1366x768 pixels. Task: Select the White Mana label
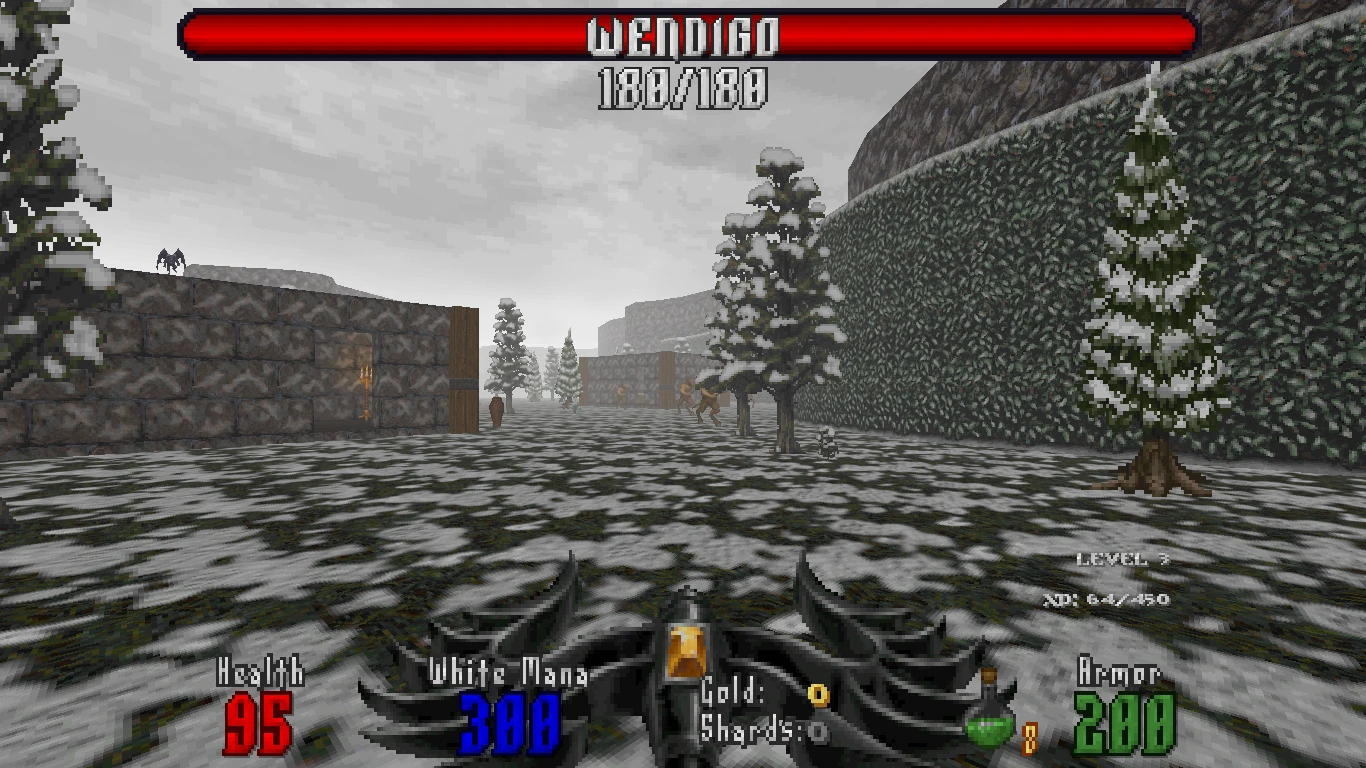click(511, 670)
